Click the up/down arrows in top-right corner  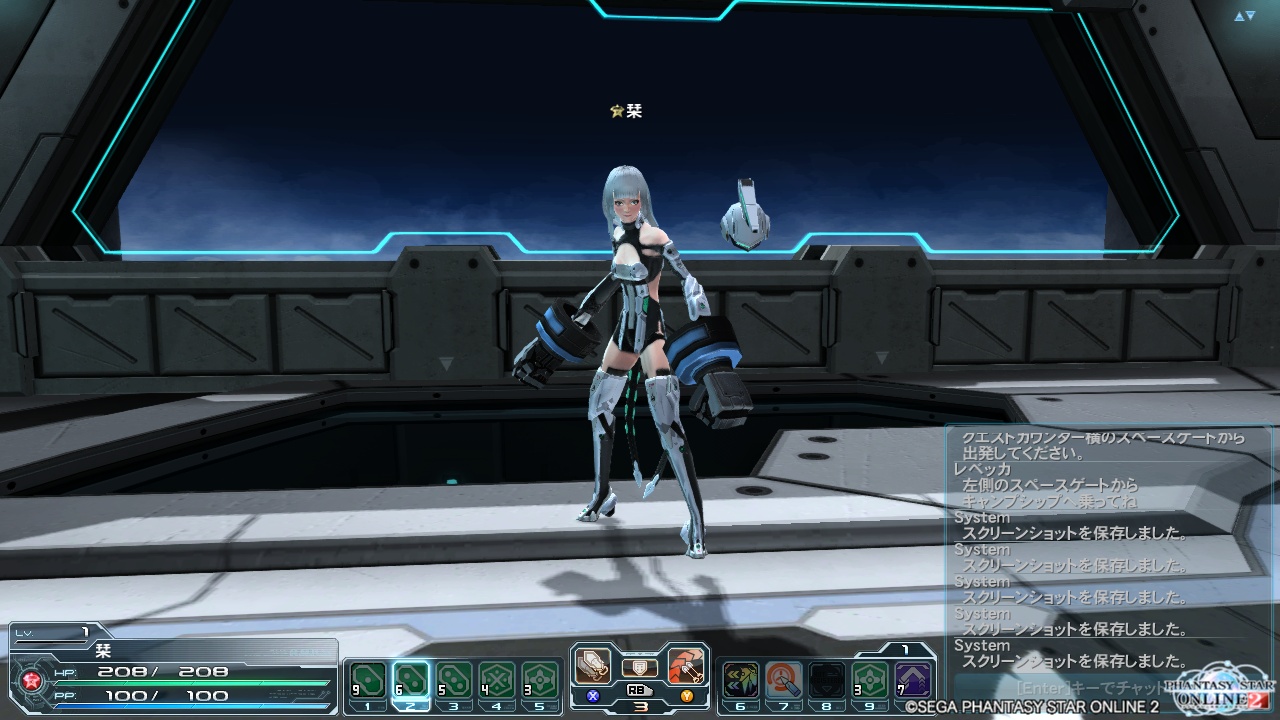pyautogui.click(x=1244, y=16)
